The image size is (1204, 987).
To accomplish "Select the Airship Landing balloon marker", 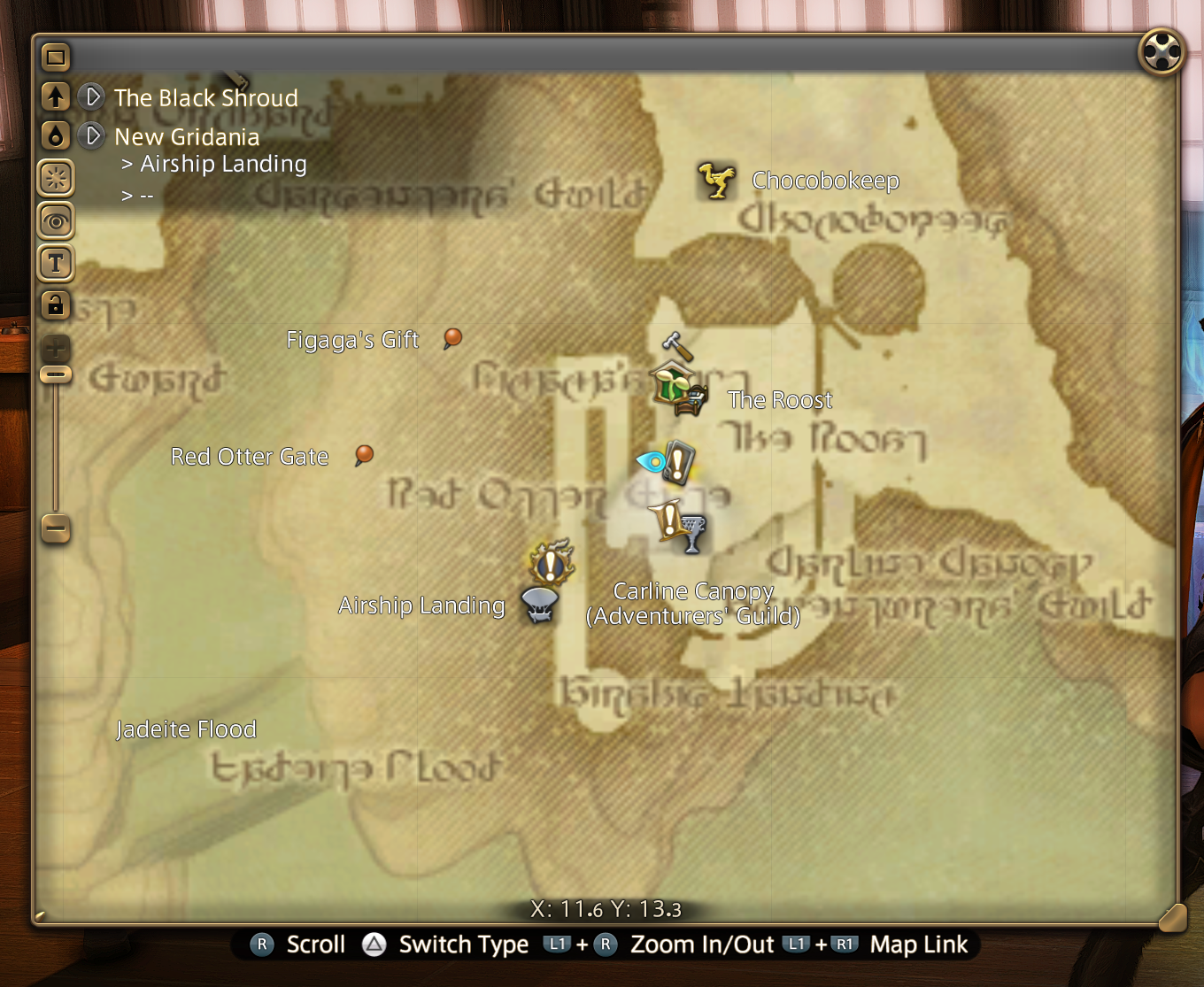I will coord(539,605).
